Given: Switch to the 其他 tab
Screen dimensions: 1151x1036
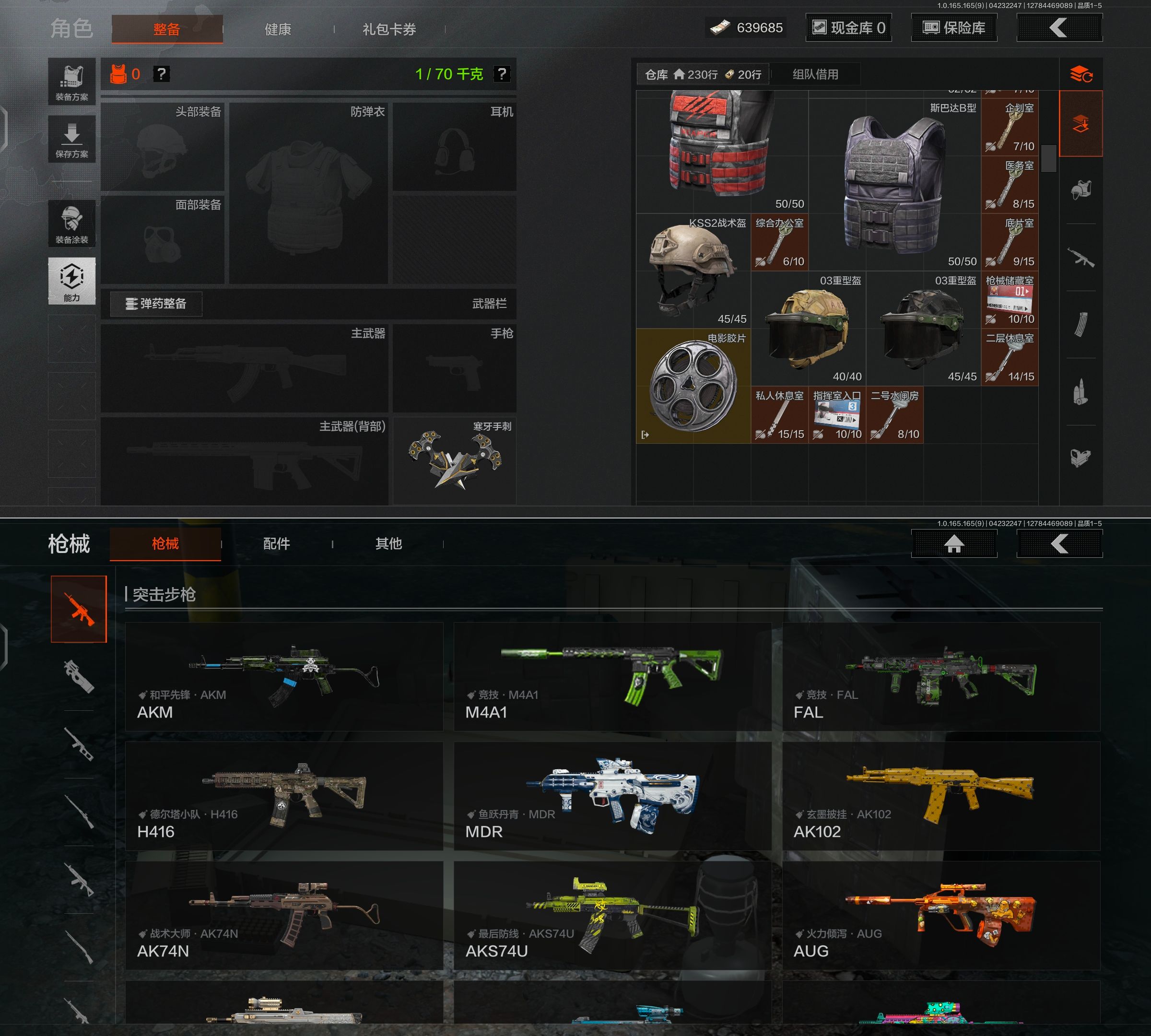Looking at the screenshot, I should 388,543.
